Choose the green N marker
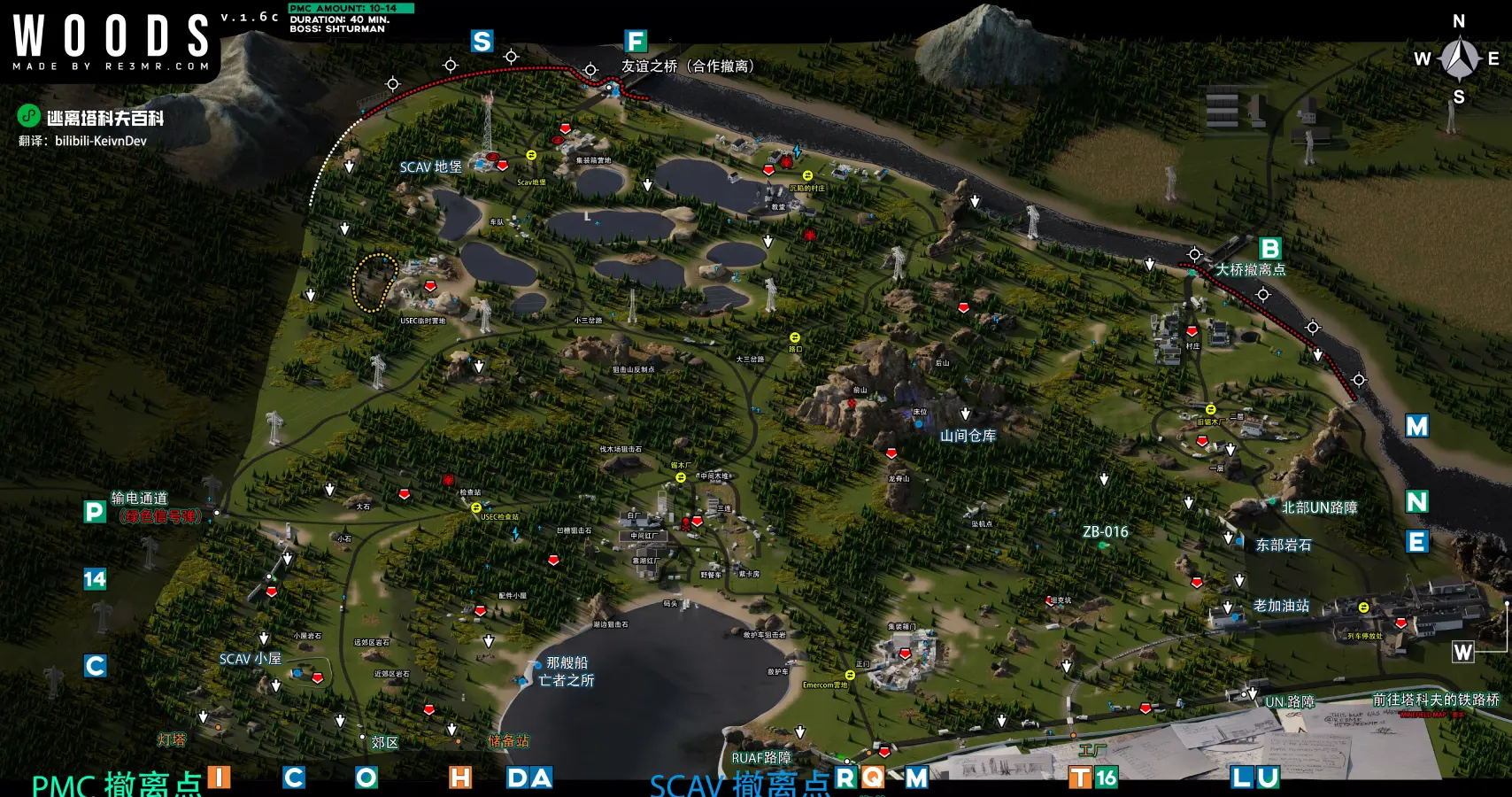Viewport: 1512px width, 797px height. (x=1416, y=502)
